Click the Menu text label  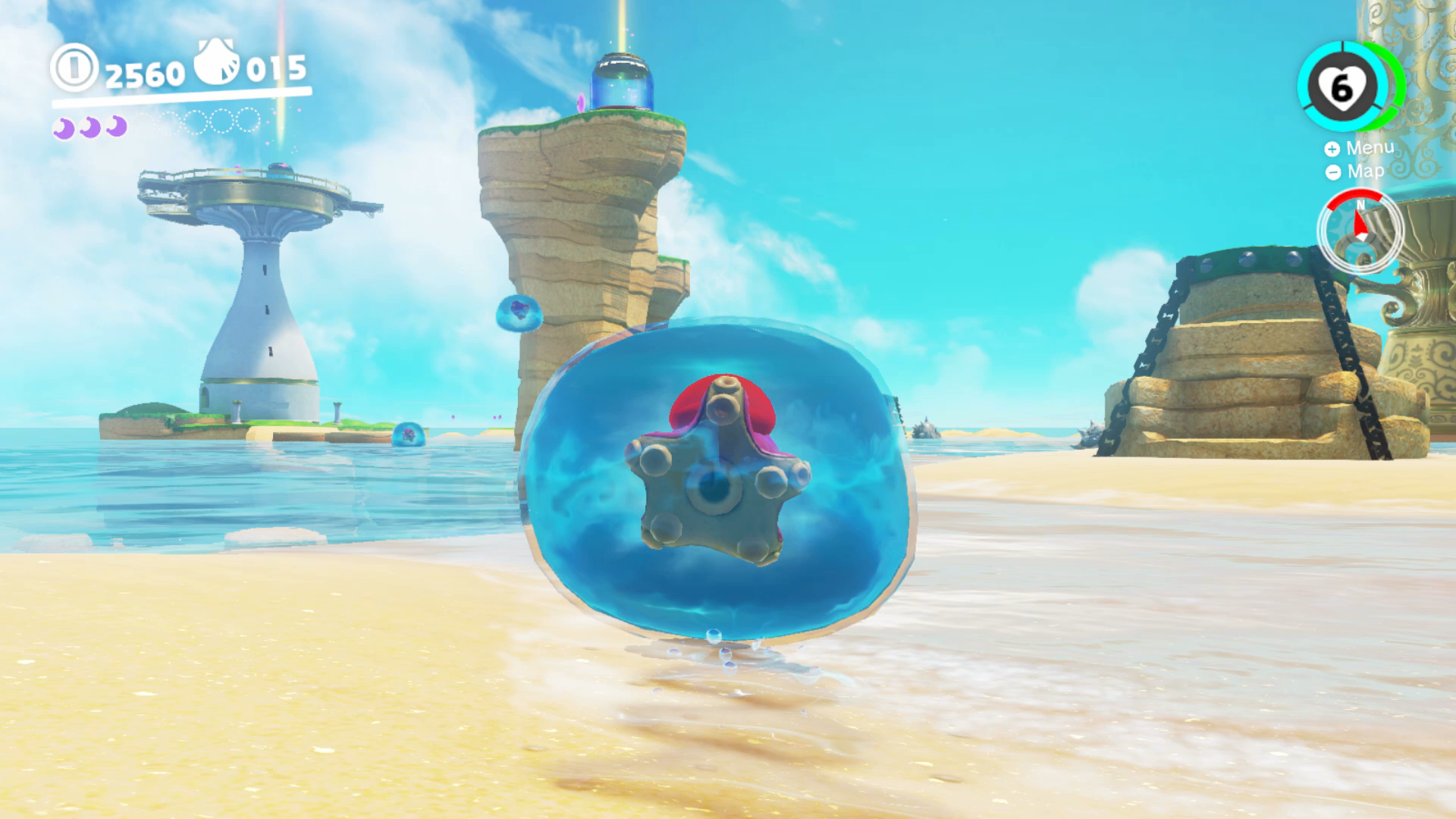(1370, 148)
